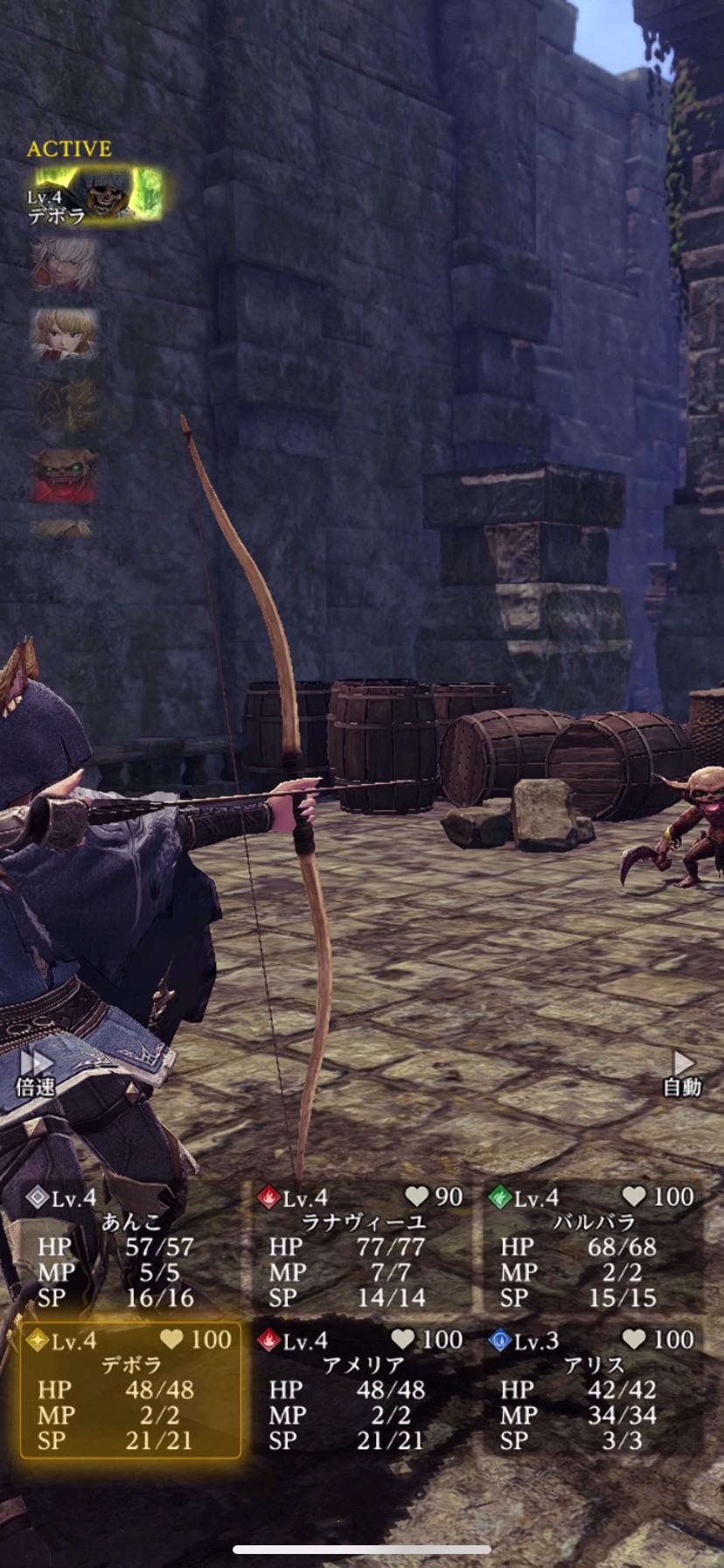Viewport: 724px width, 1568px height.
Task: Open バルバラ's party status panel
Action: (x=594, y=1247)
